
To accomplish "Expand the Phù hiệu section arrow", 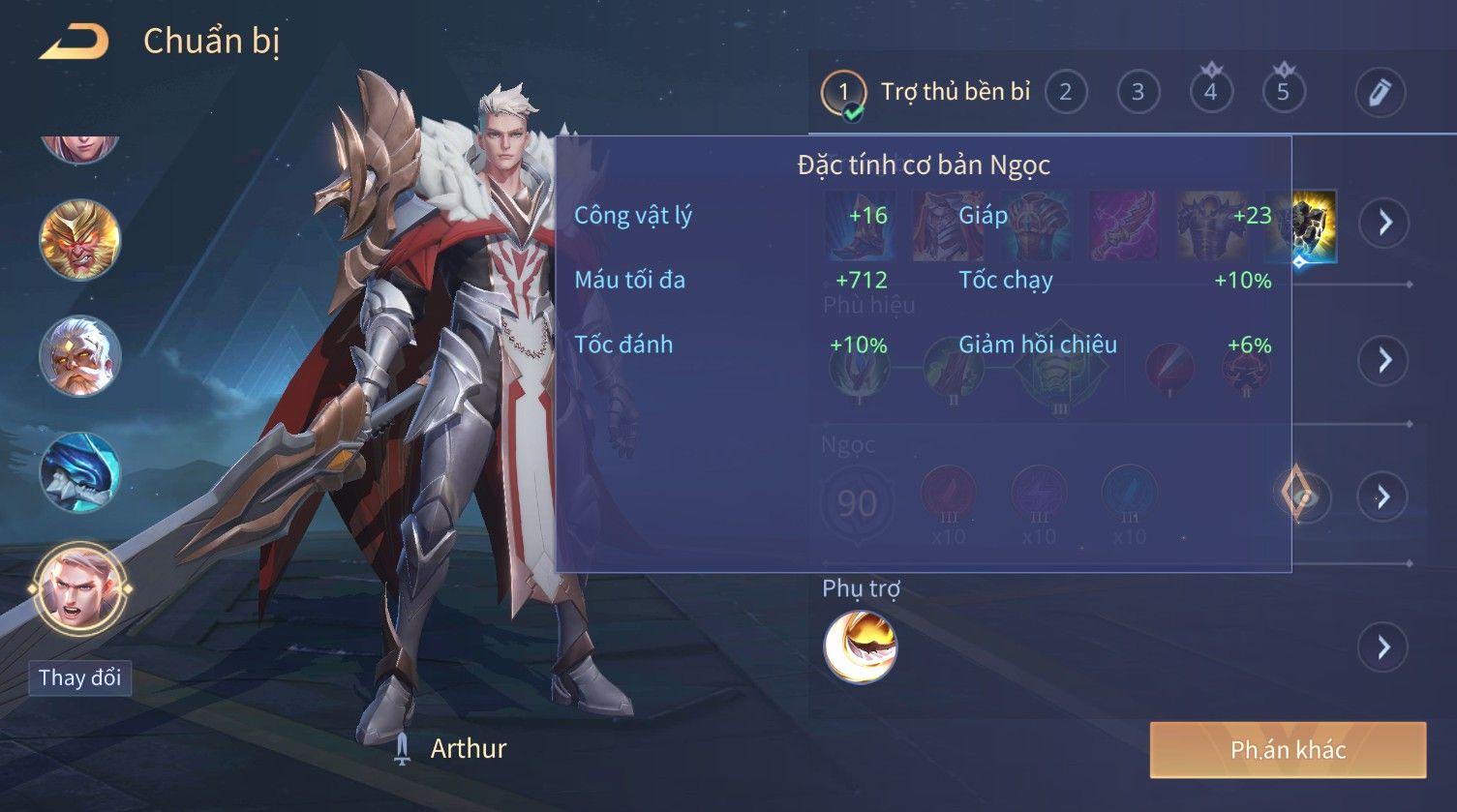I will [x=1383, y=360].
